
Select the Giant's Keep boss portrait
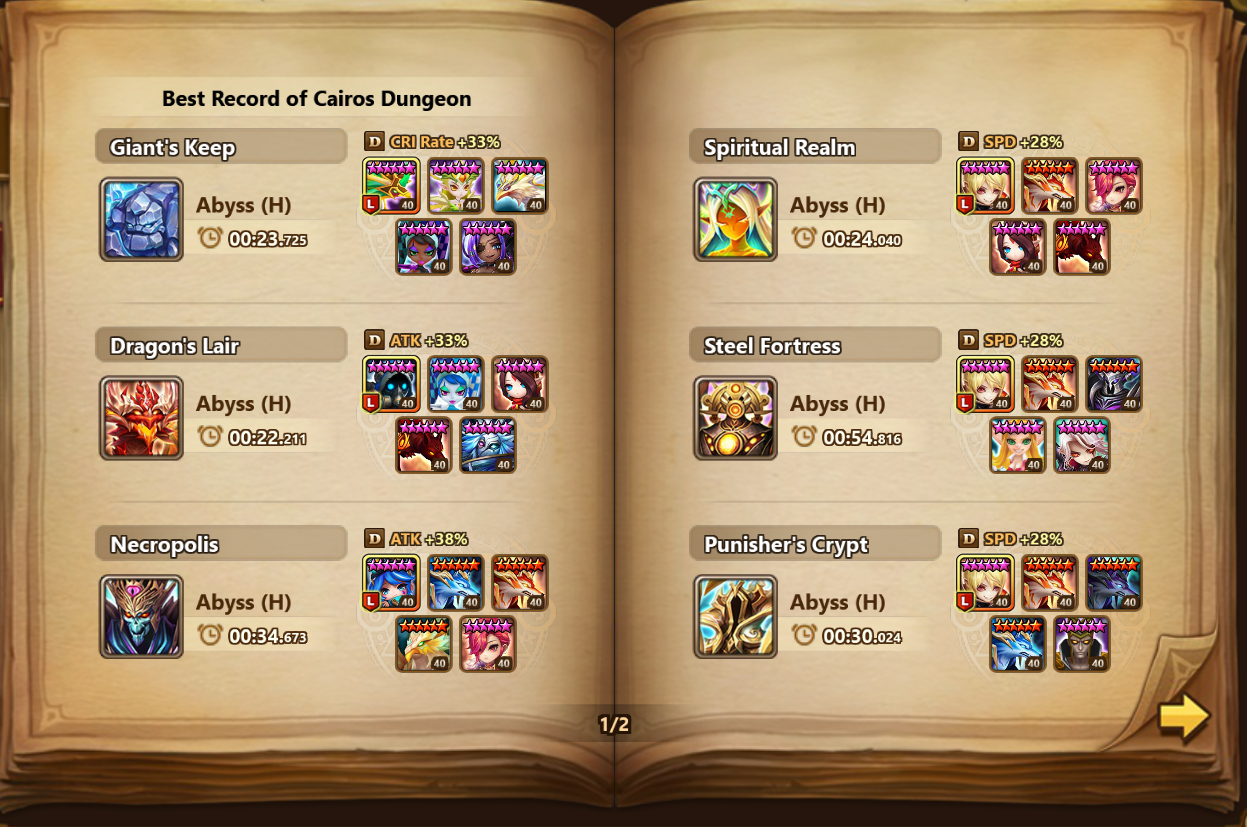tap(141, 219)
